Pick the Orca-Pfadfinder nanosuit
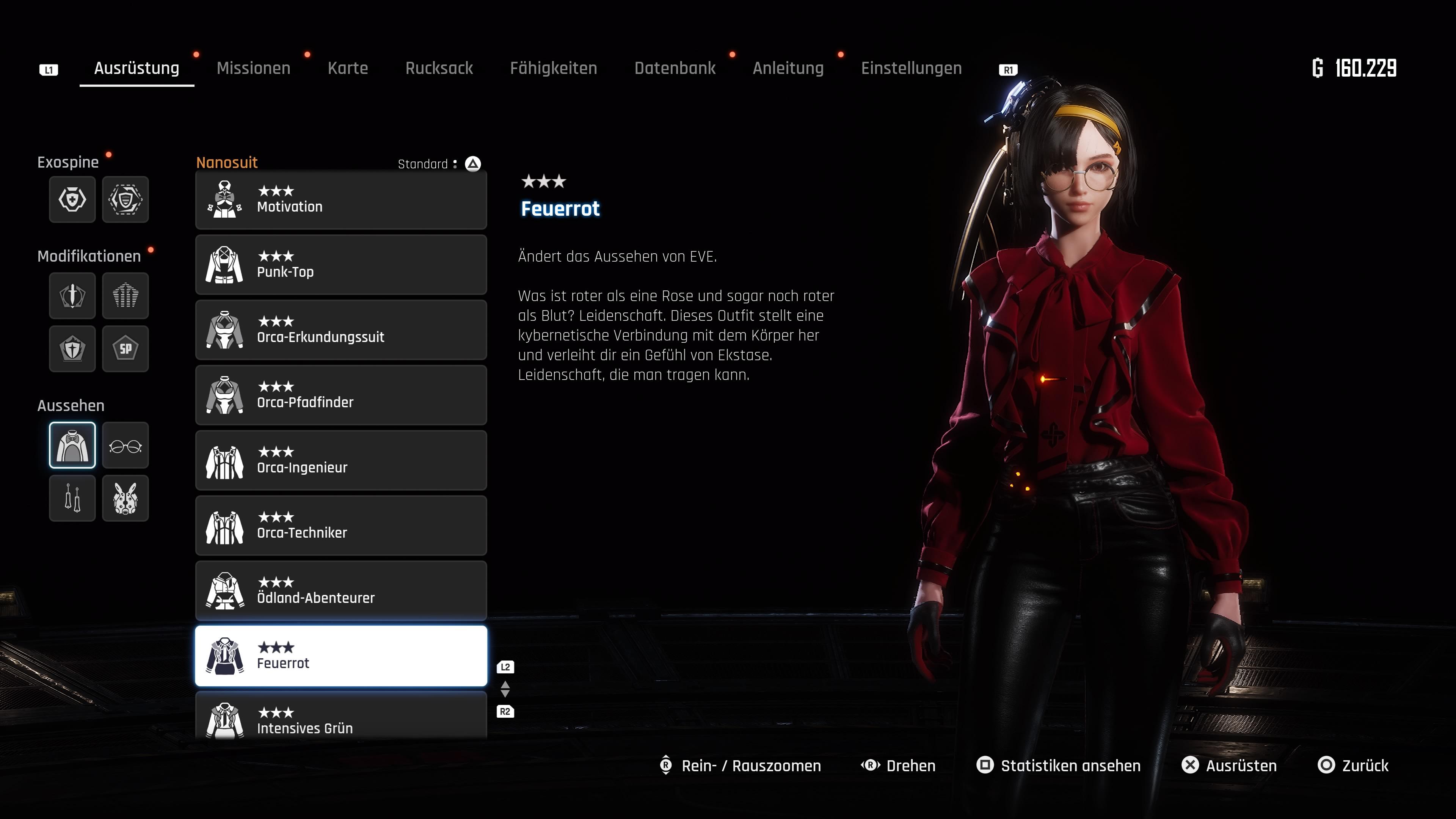This screenshot has width=1456, height=819. tap(341, 395)
